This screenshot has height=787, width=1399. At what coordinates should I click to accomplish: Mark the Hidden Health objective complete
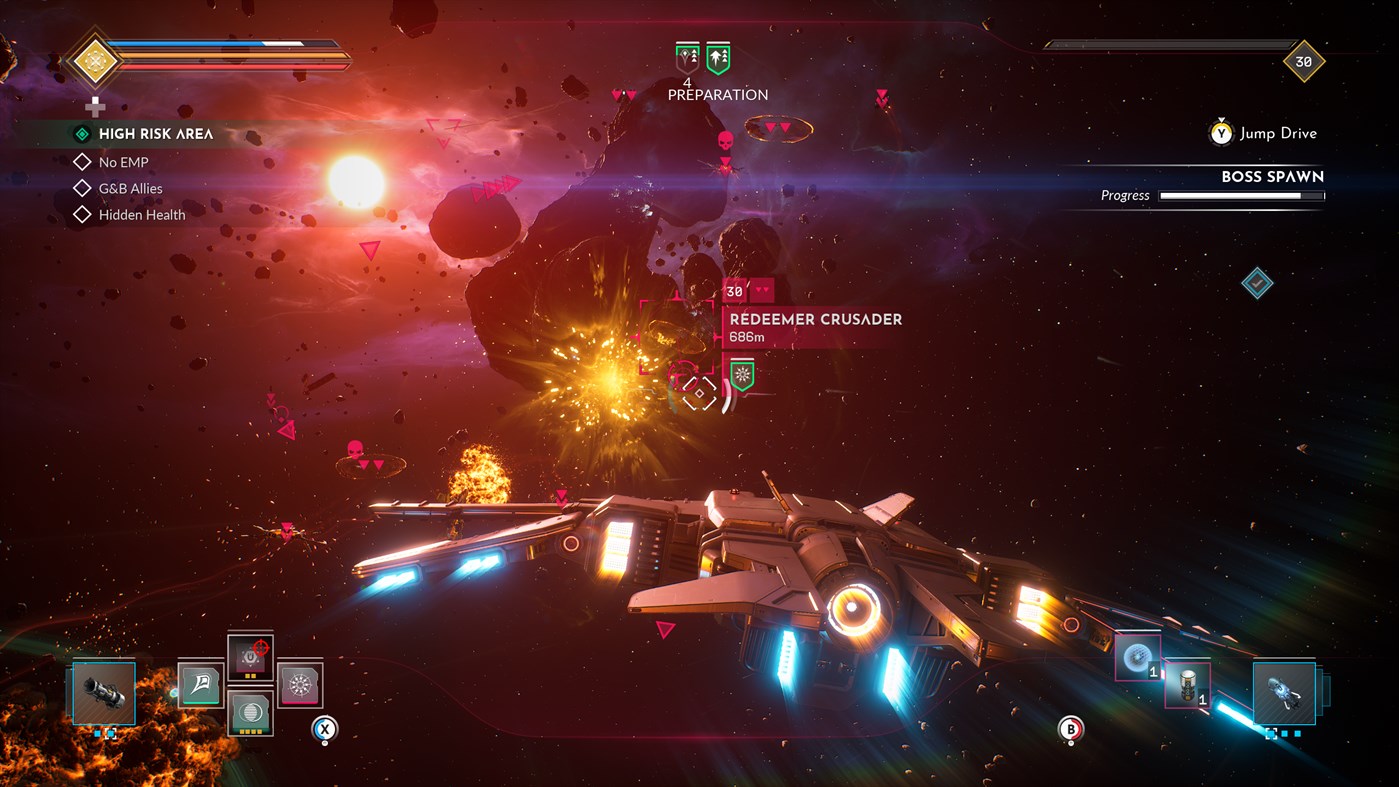82,214
